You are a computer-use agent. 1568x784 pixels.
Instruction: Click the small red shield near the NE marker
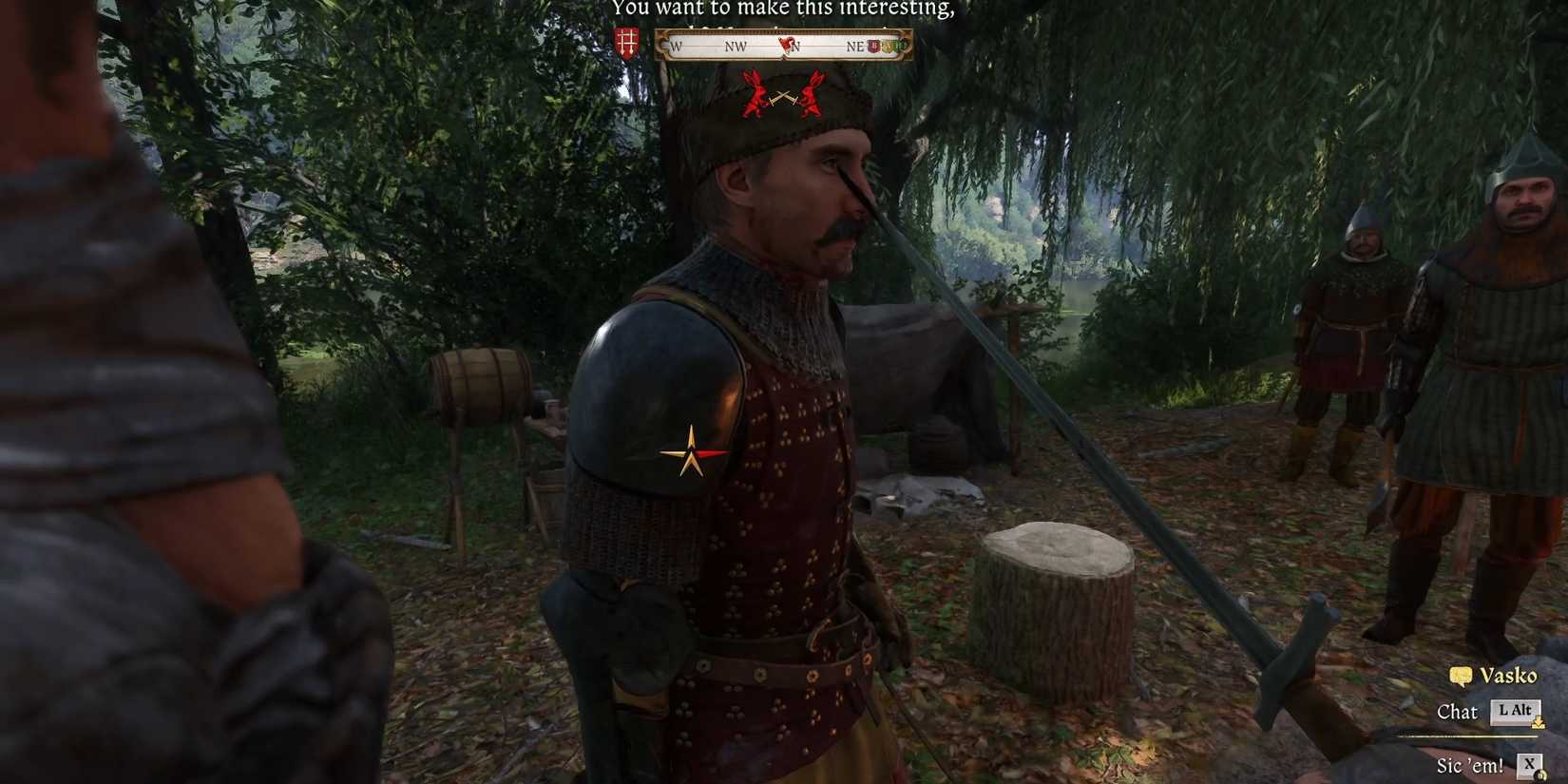click(x=873, y=45)
